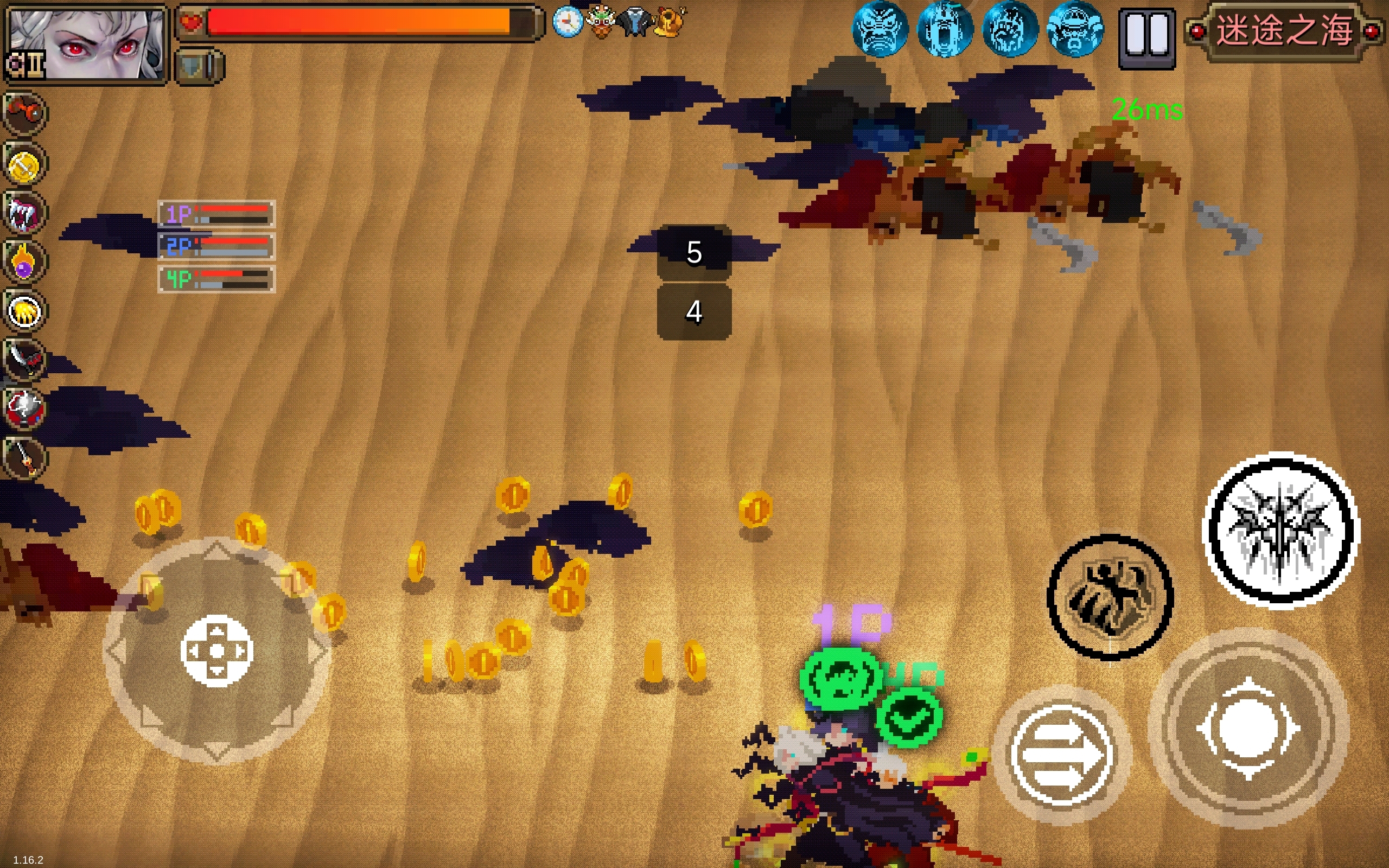Trigger the fist strike skill button

click(x=1110, y=596)
